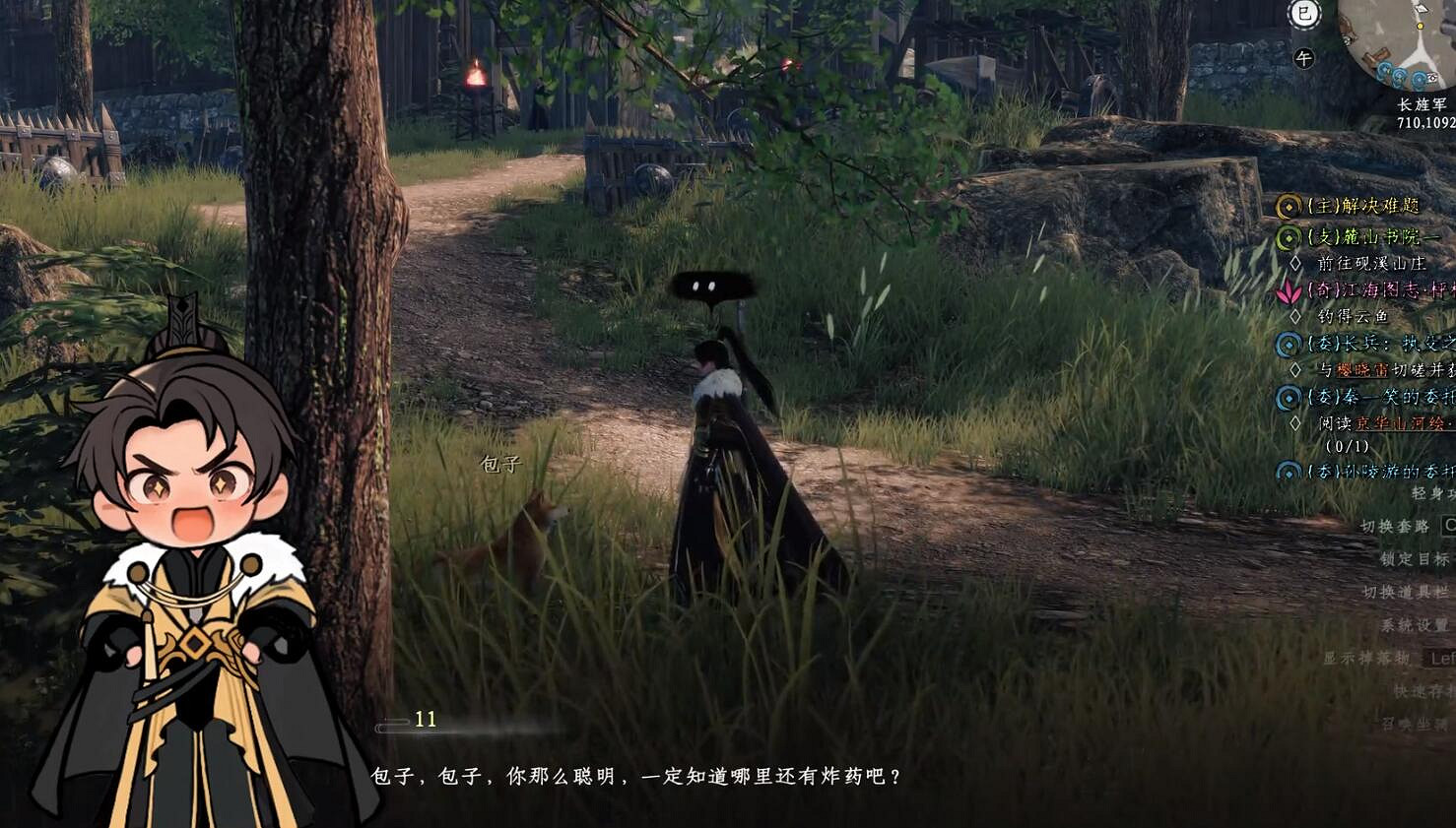Screen dimensions: 1456x828
Task: Expand the 钓得云鱼 objective diamond
Action: pos(1294,316)
